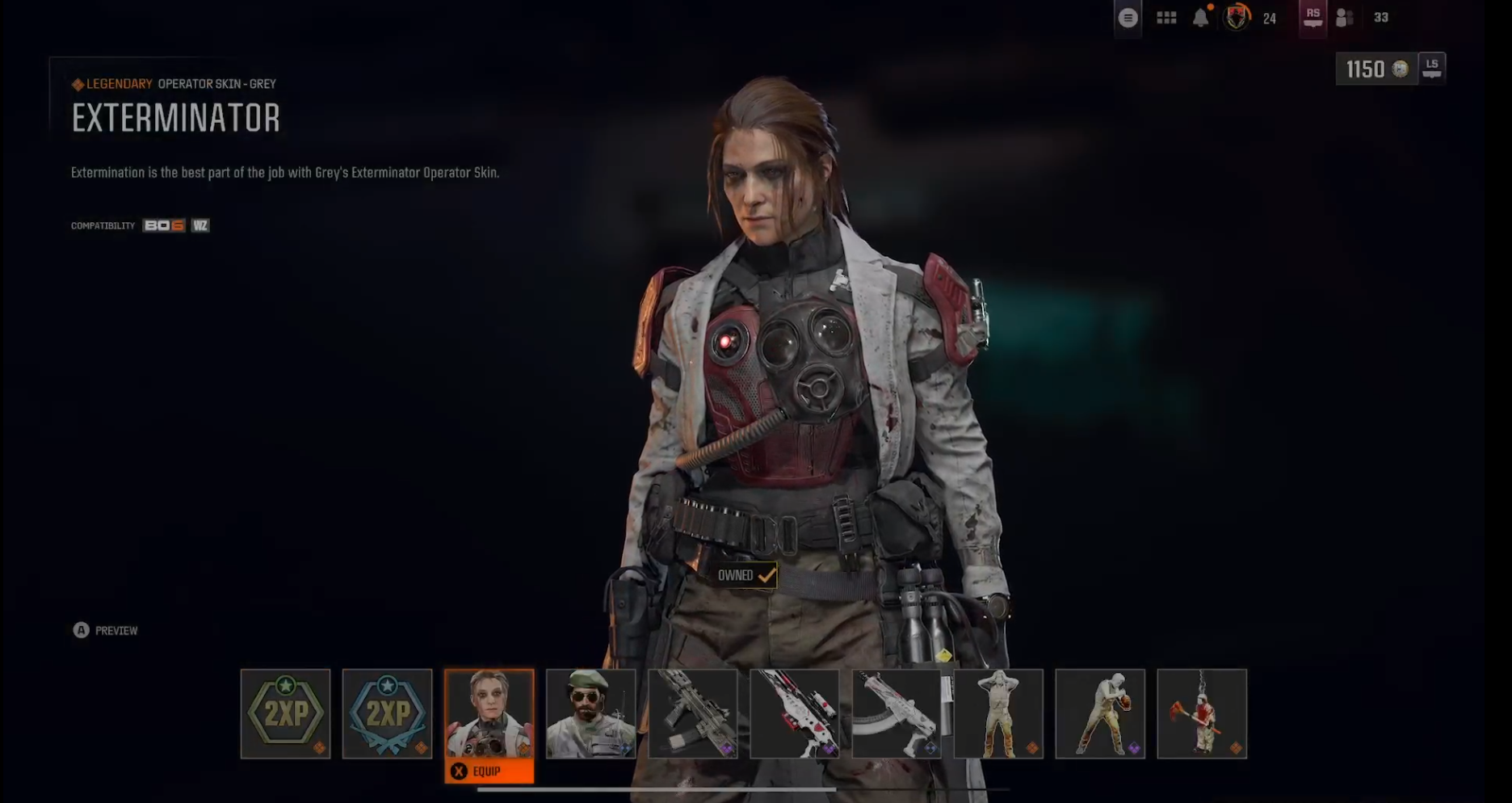
Task: Toggle the OWNED checkmark tag
Action: click(744, 574)
